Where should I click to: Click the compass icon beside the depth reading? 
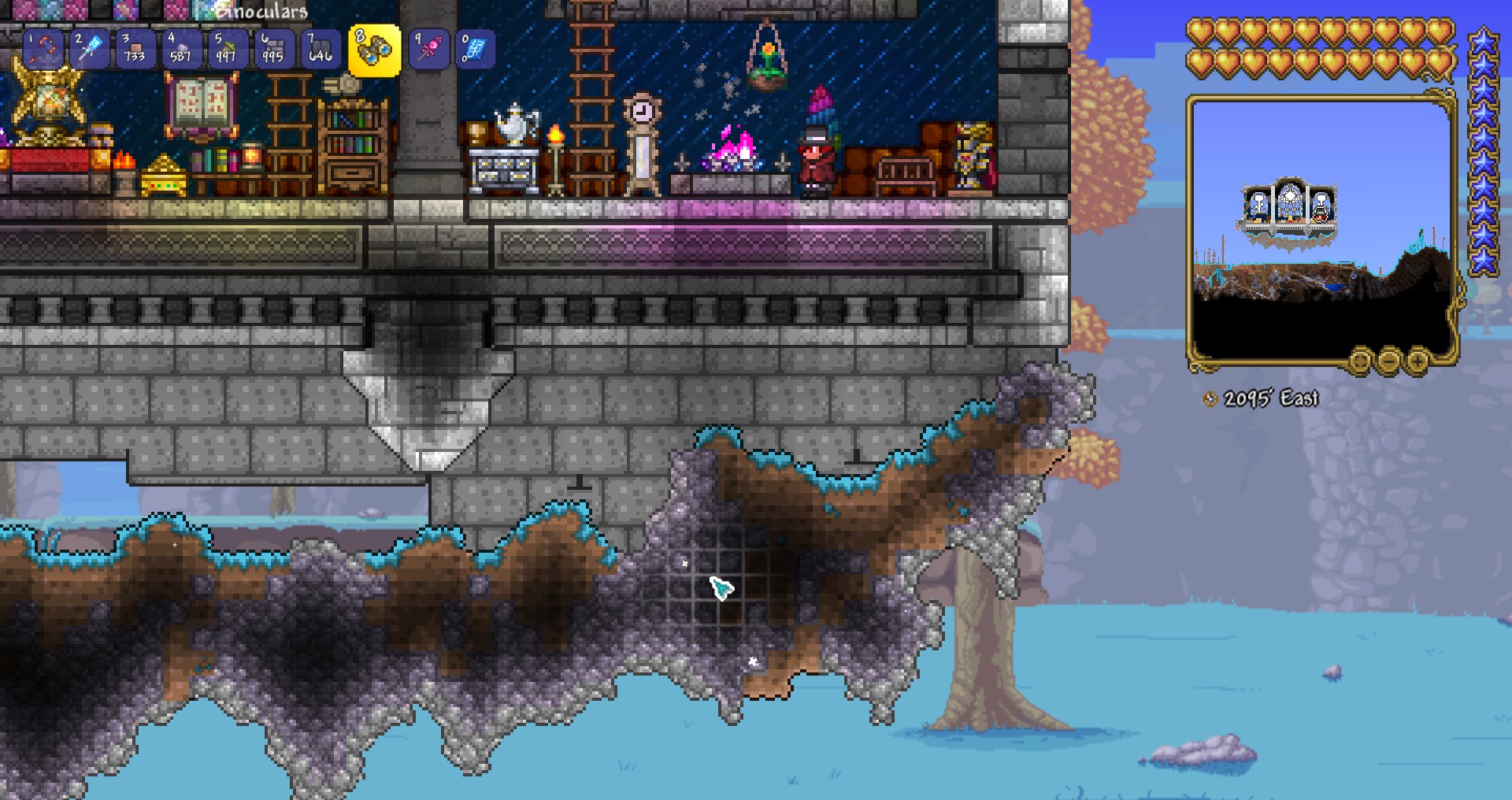point(1210,399)
